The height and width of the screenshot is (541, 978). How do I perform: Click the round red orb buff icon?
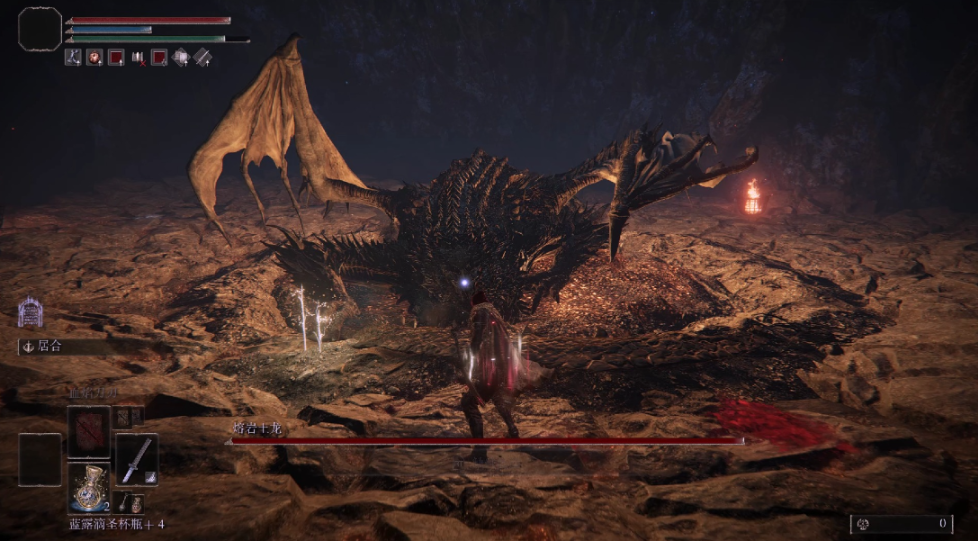point(95,57)
